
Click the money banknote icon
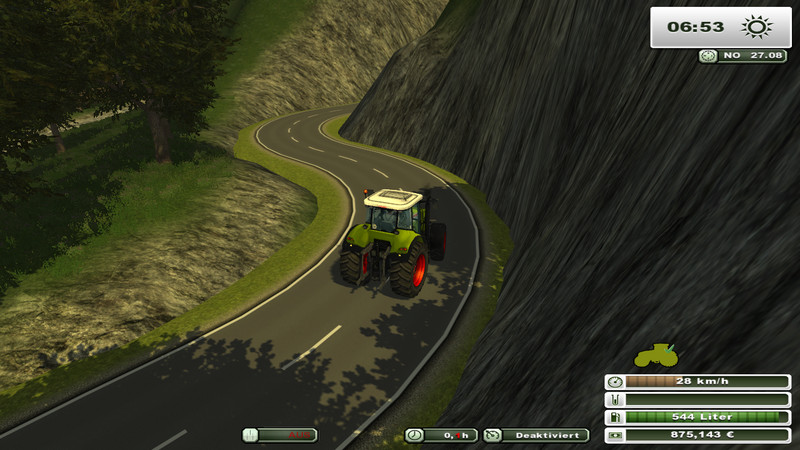tap(614, 435)
